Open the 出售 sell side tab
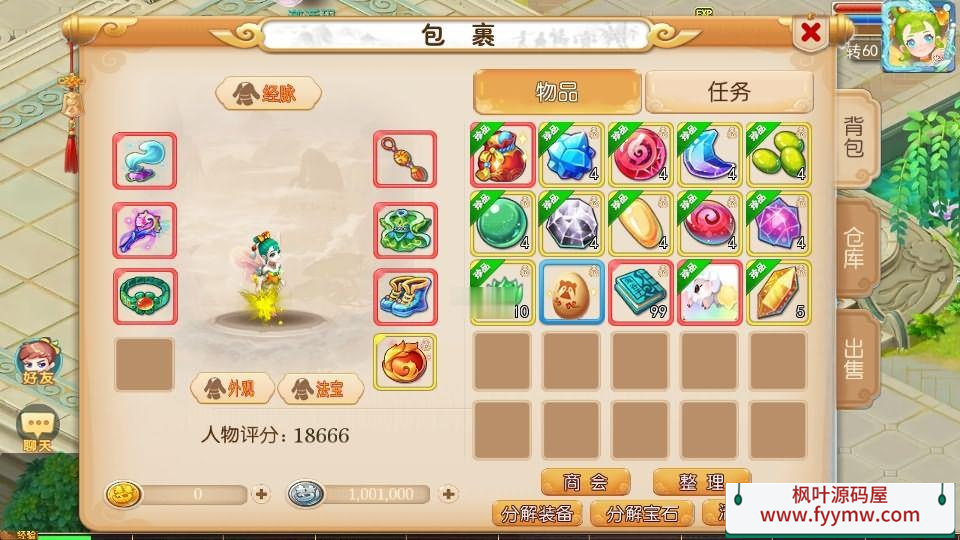Image resolution: width=960 pixels, height=540 pixels. (855, 357)
